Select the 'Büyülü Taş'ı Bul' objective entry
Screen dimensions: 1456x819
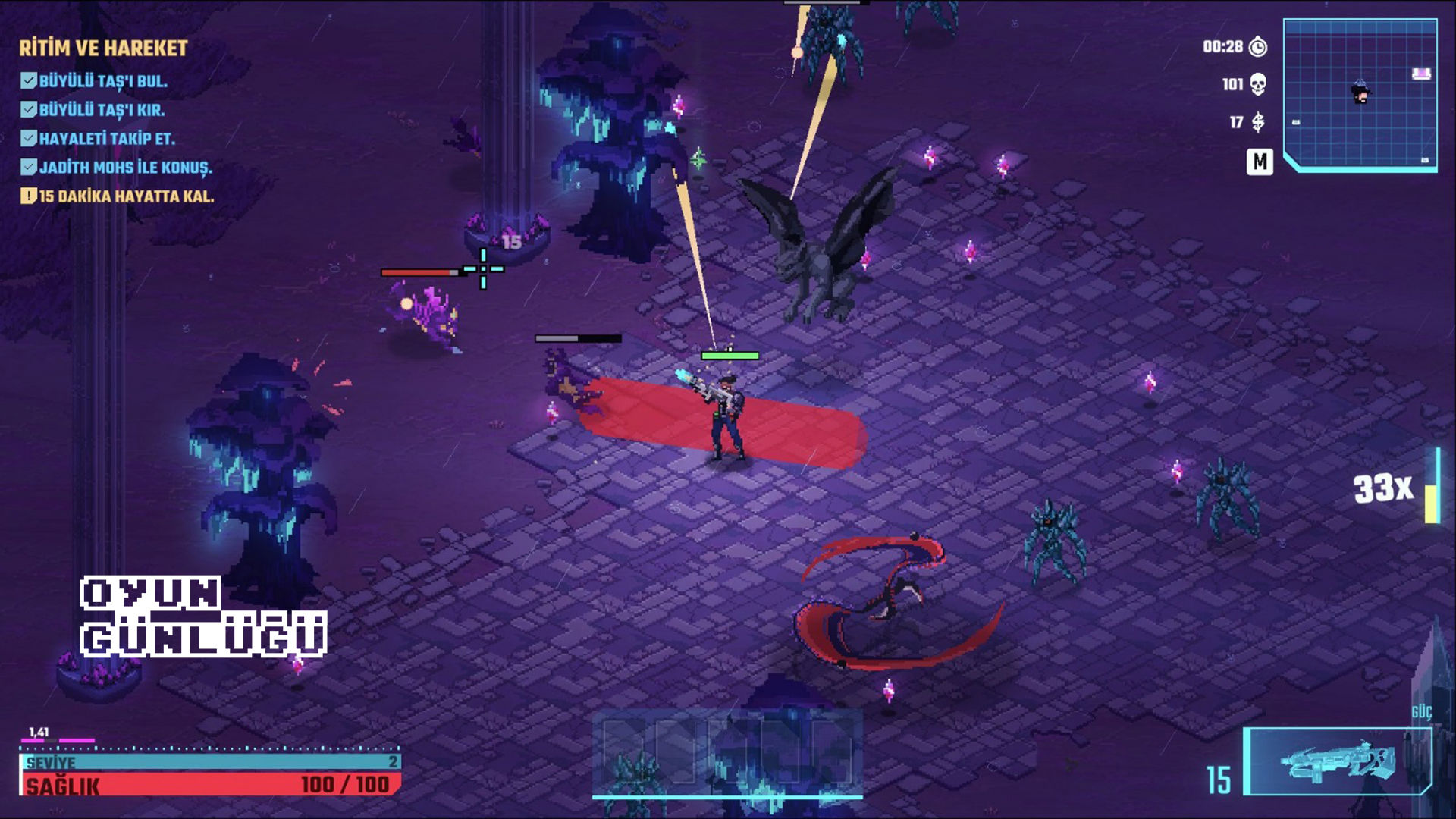click(102, 81)
